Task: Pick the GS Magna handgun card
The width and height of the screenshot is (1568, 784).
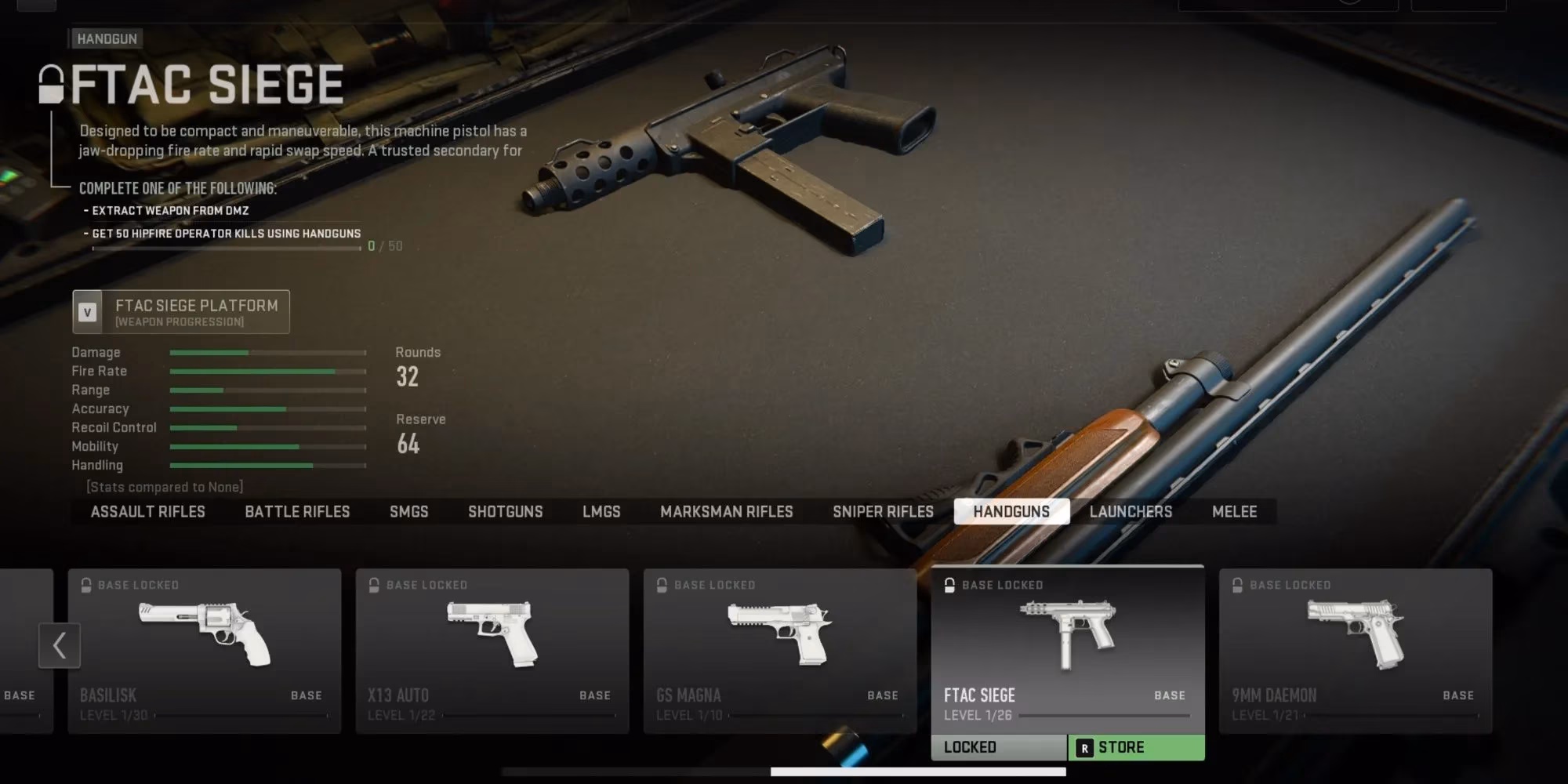Action: [x=779, y=651]
